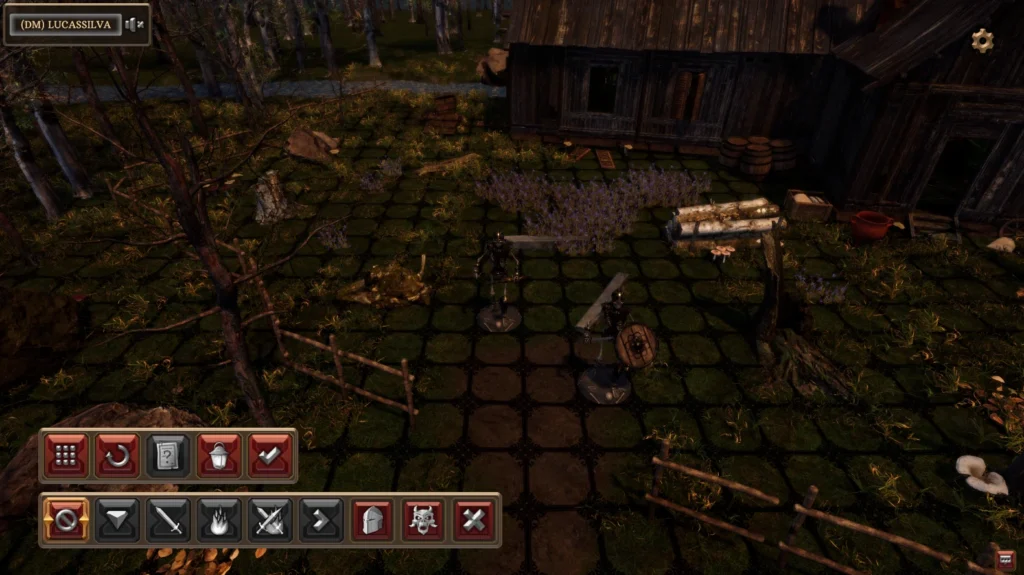Toggle the muted speaker beside LUCASSILVA
1024x575 pixels.
134,24
